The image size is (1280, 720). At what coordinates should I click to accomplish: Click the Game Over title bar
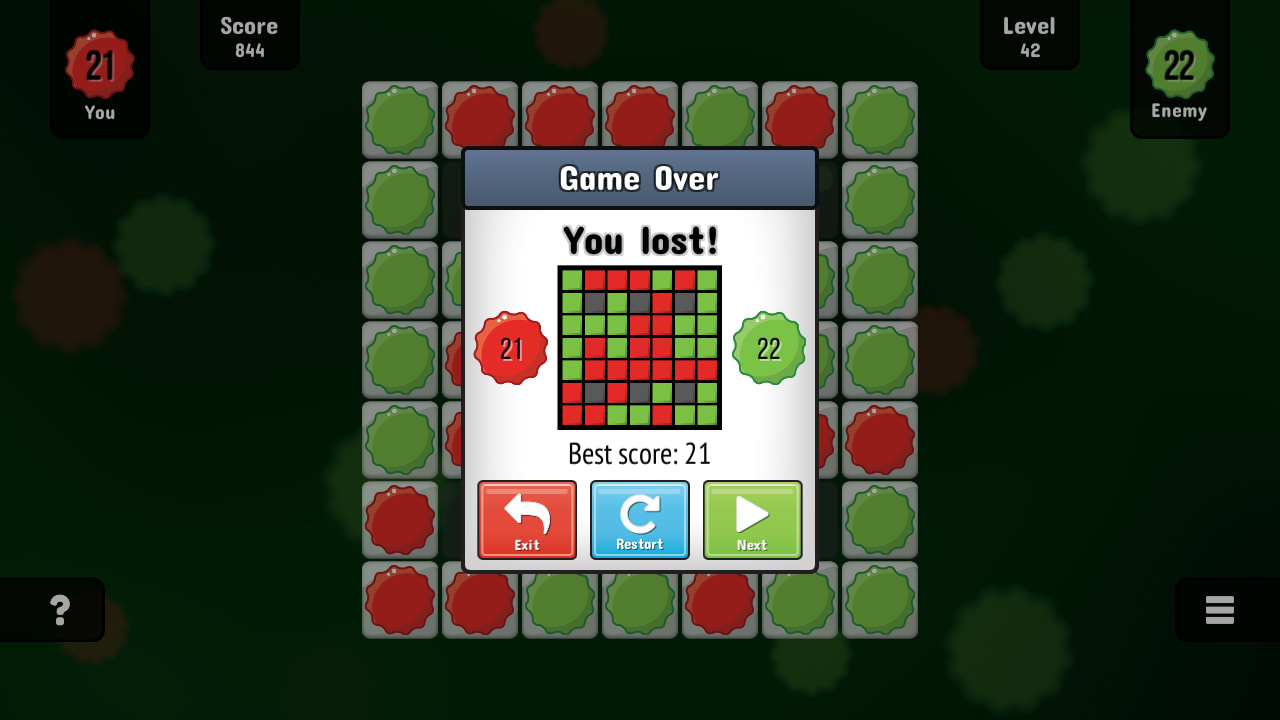639,178
